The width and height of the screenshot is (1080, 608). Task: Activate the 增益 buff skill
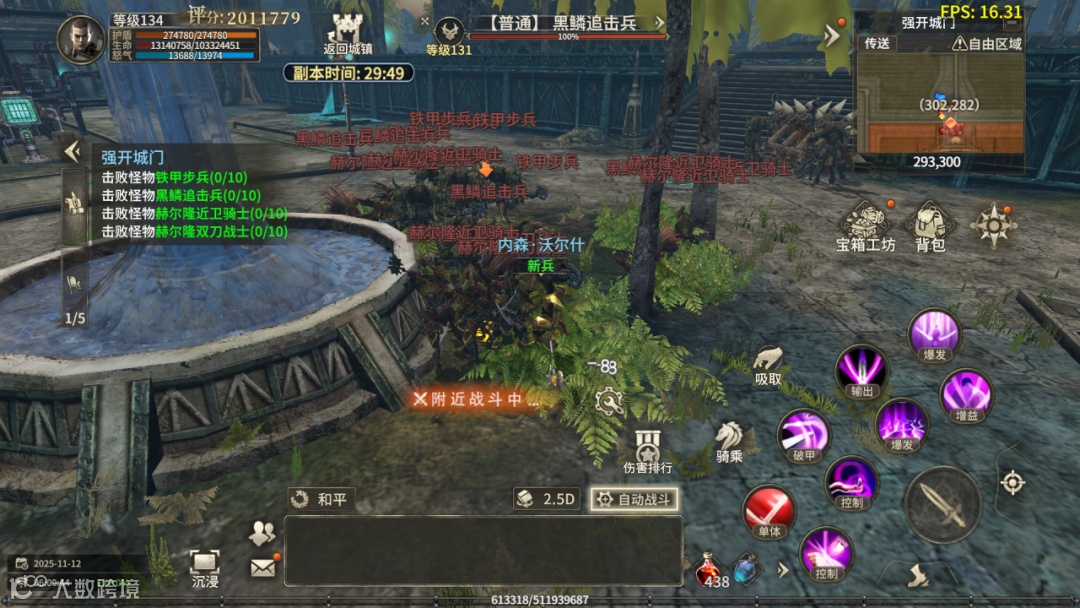point(966,393)
